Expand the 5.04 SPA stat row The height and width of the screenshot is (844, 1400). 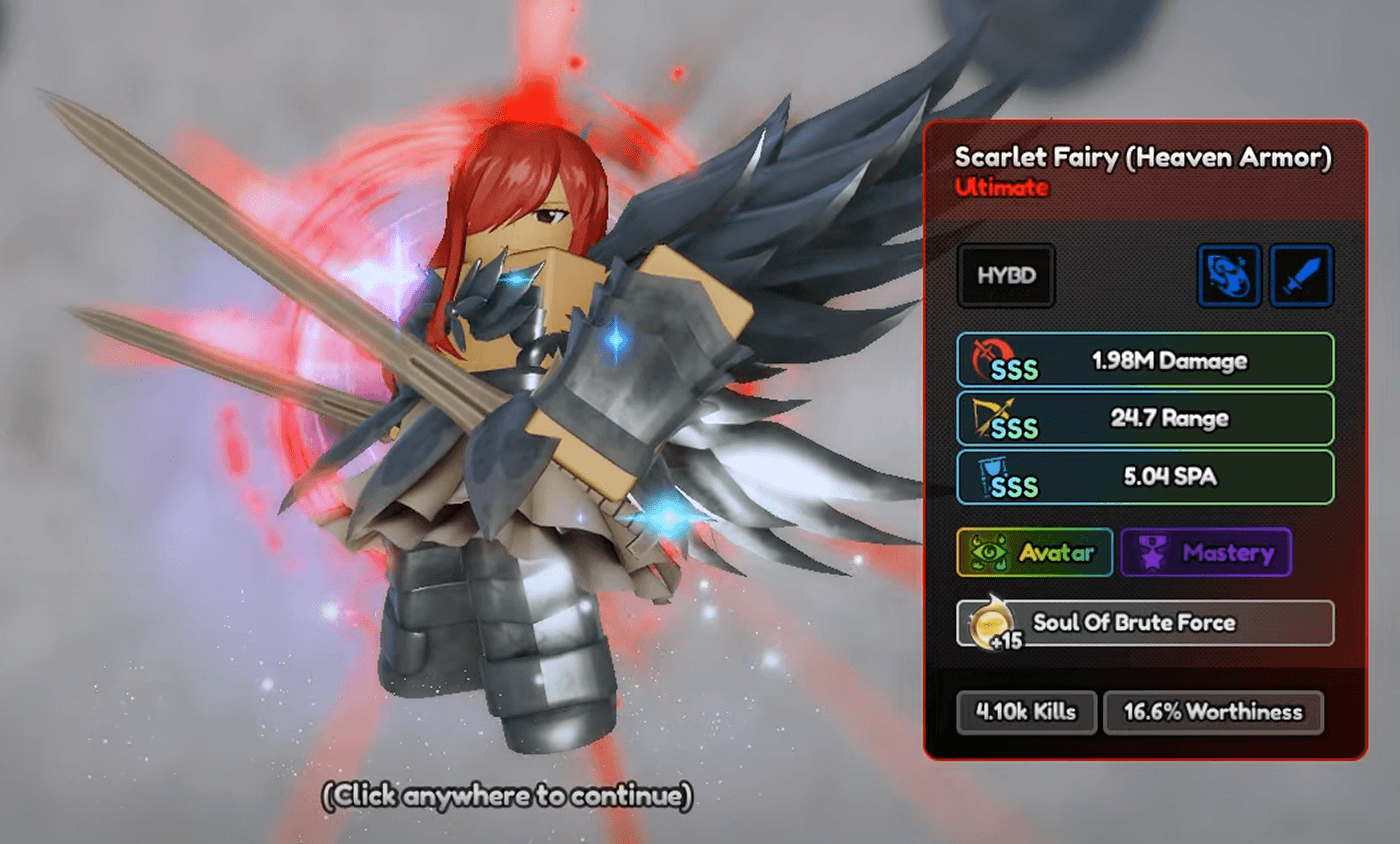(1144, 477)
